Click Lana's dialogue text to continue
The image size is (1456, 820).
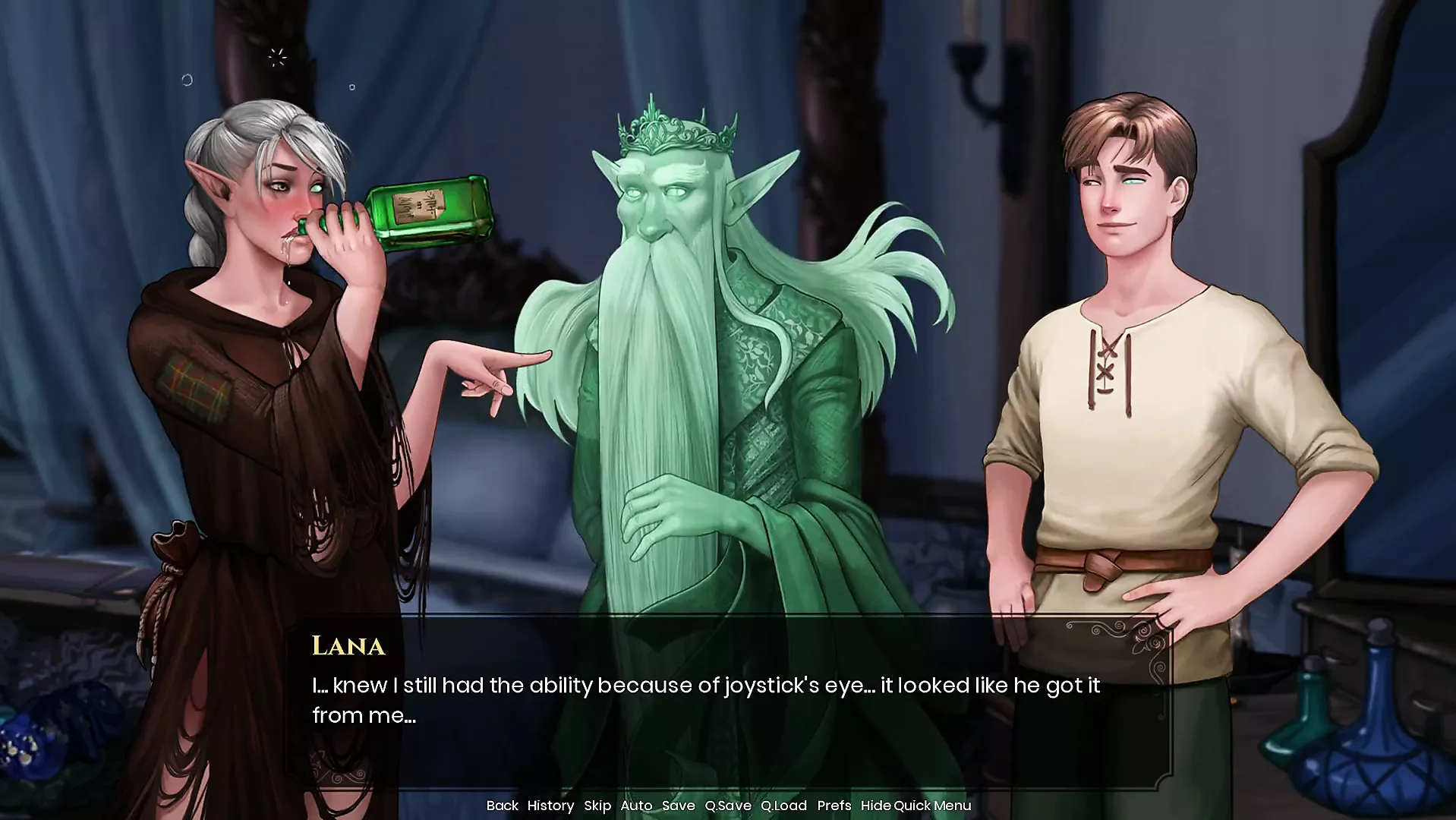pyautogui.click(x=706, y=700)
